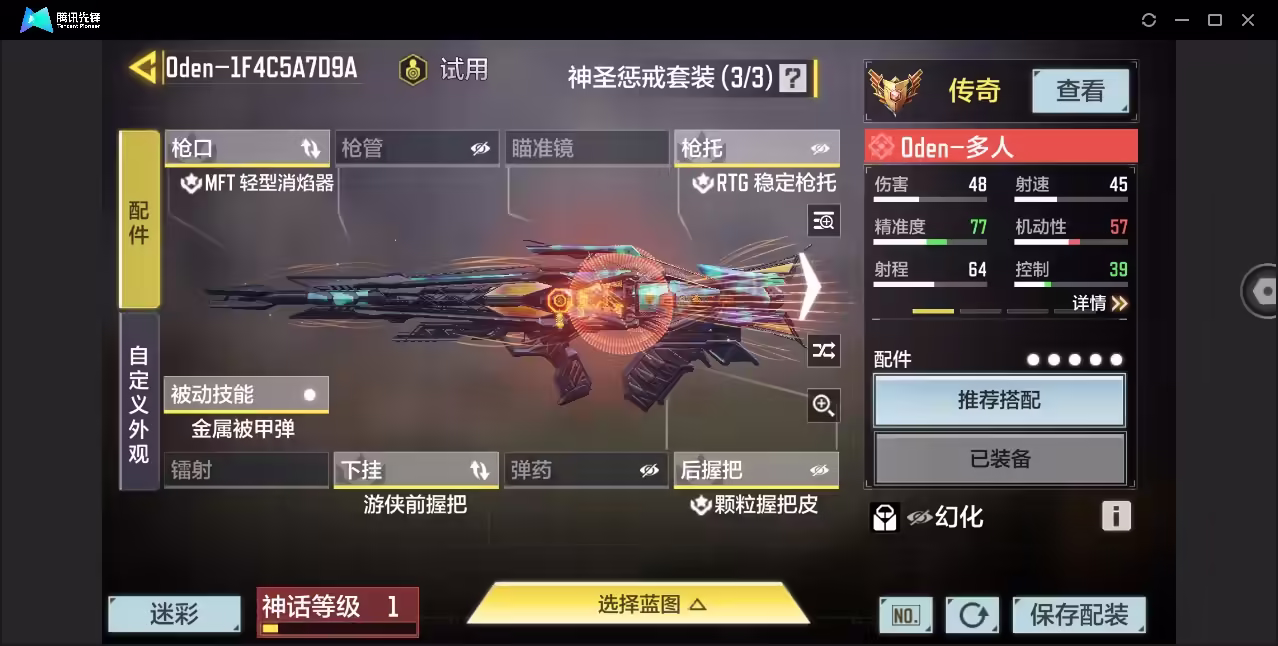Open the 被动技能 perk slot

point(246,394)
